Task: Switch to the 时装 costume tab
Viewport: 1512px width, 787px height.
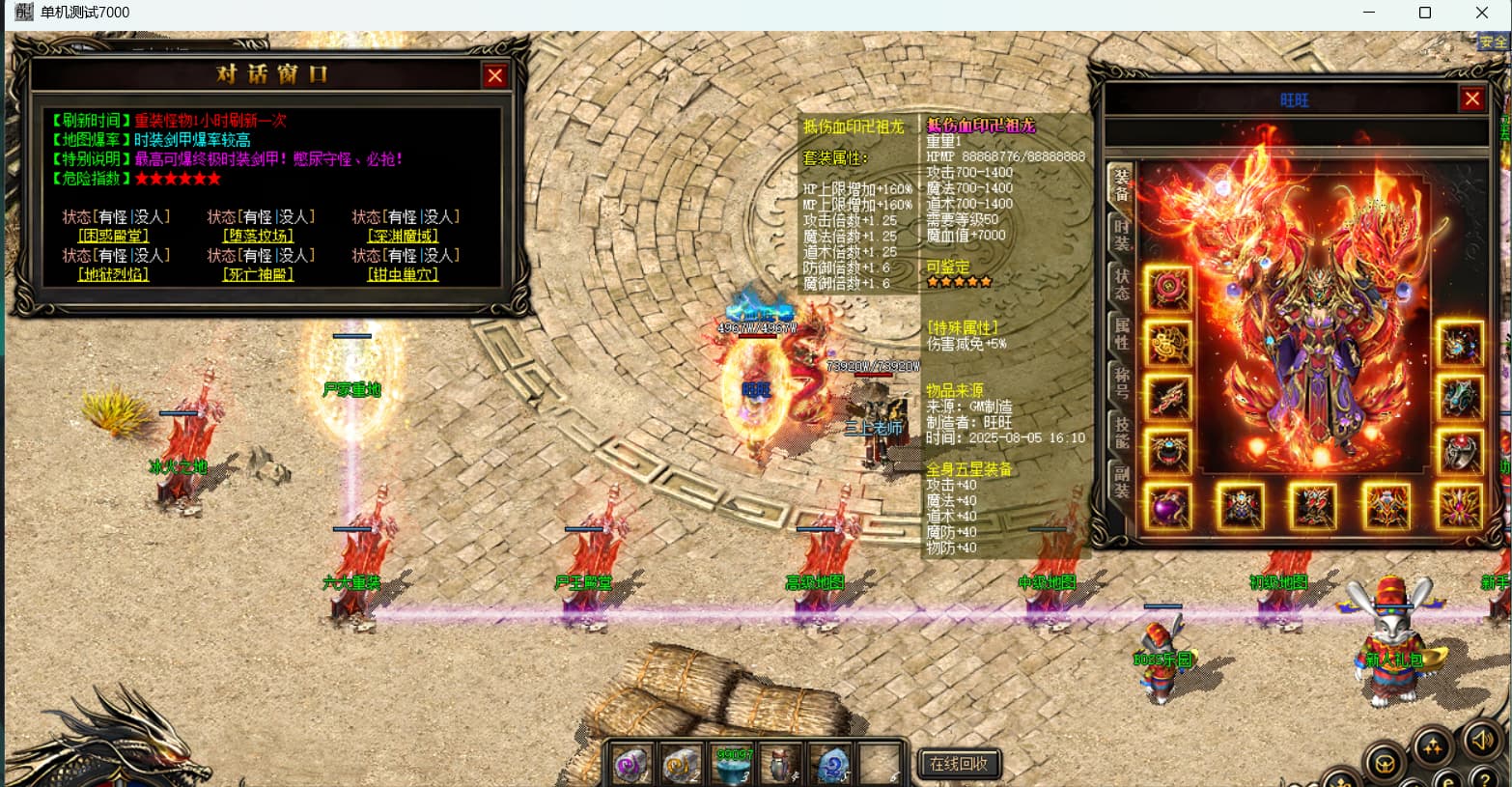Action: pyautogui.click(x=1121, y=235)
